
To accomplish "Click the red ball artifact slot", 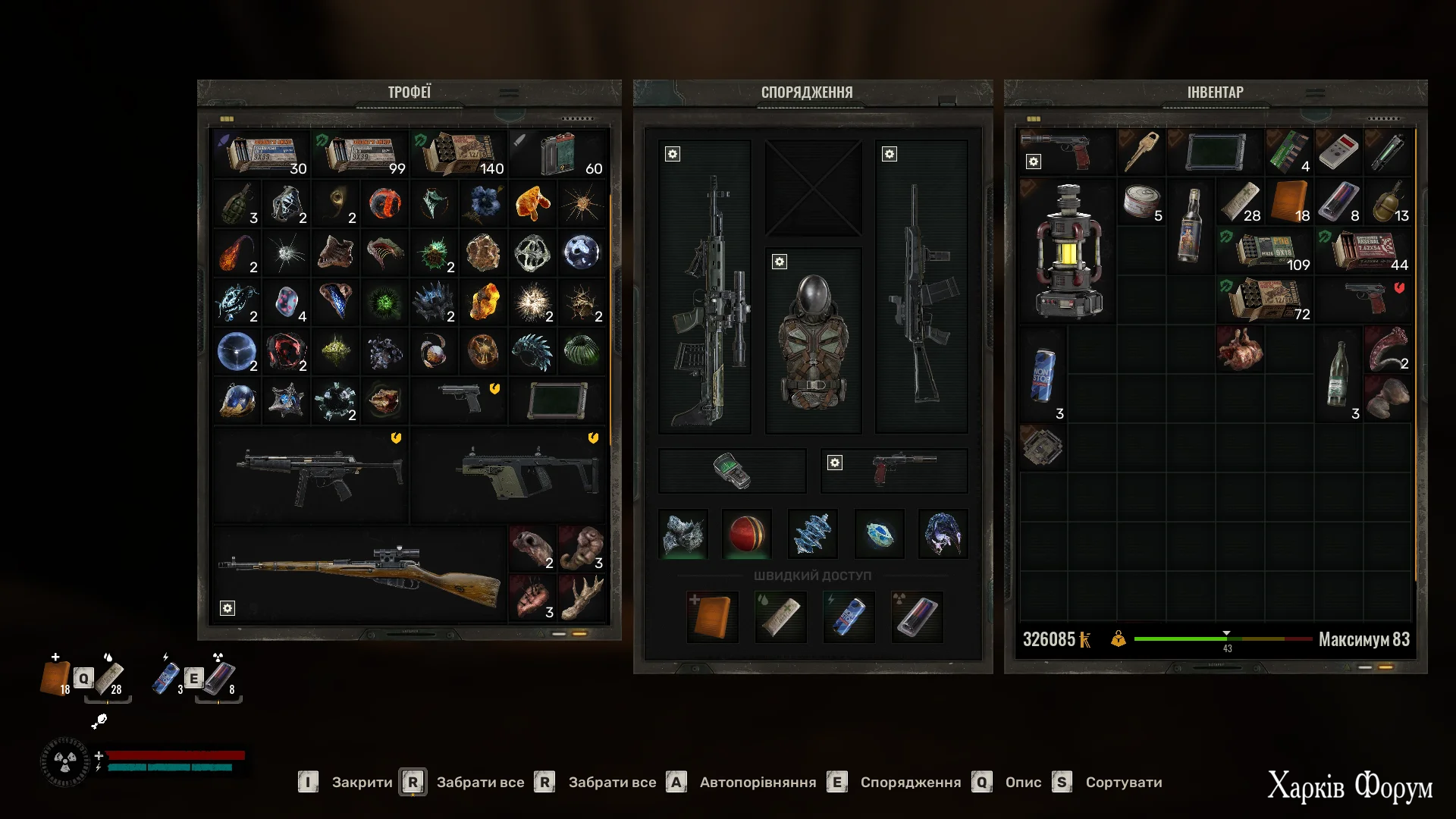I will [747, 534].
